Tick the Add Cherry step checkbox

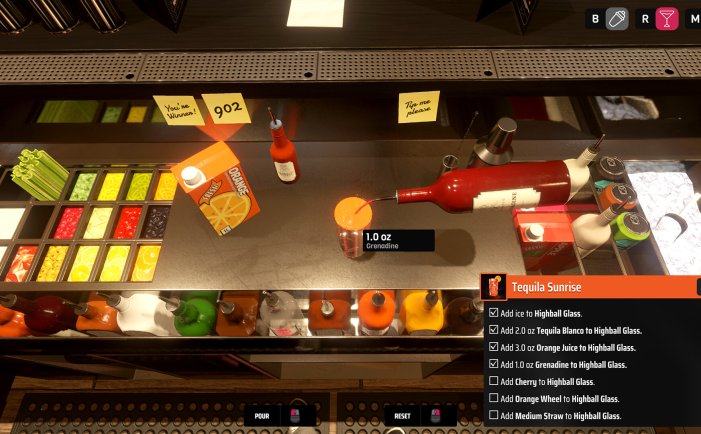click(x=493, y=381)
